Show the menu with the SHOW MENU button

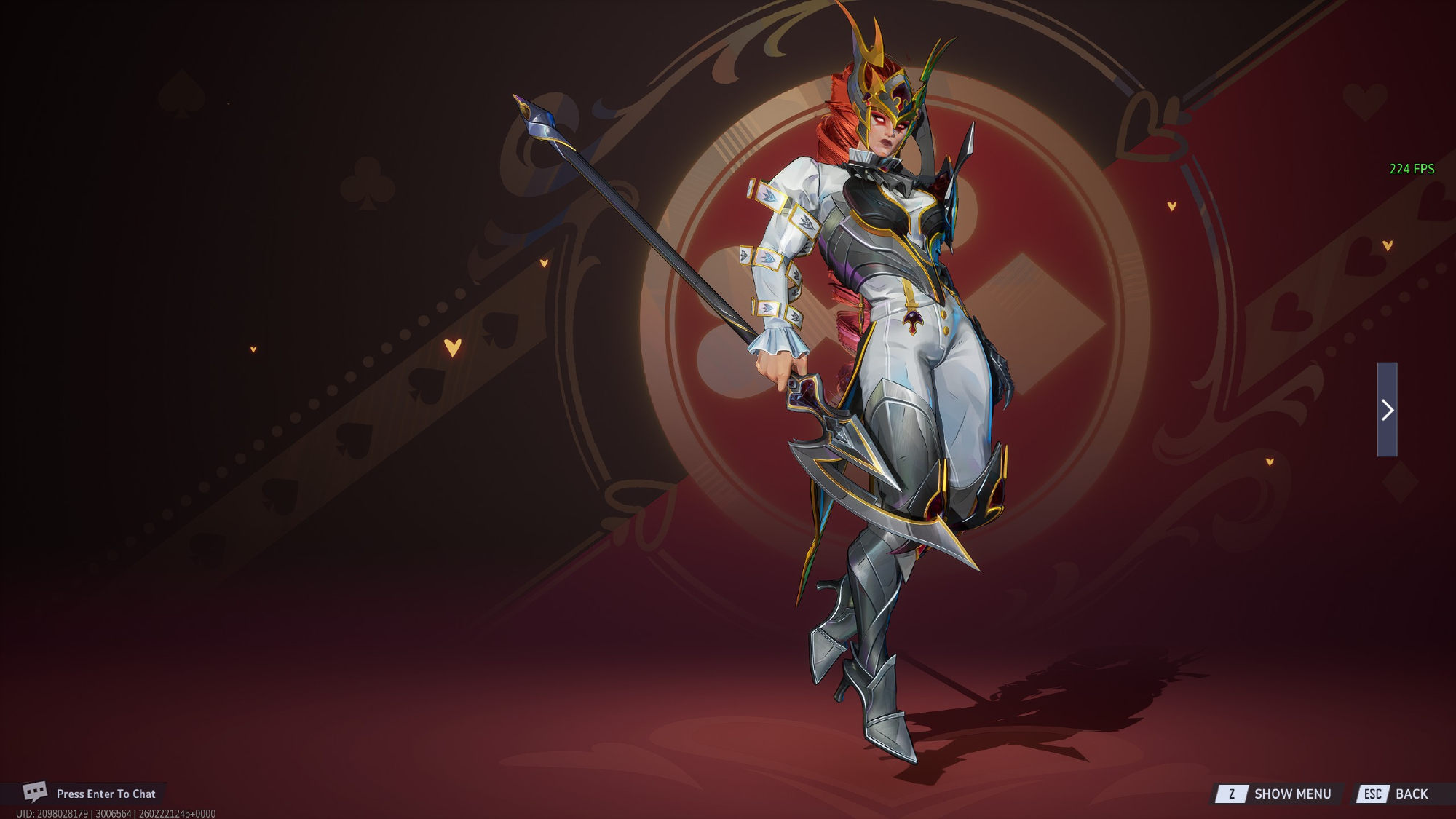click(x=1277, y=794)
